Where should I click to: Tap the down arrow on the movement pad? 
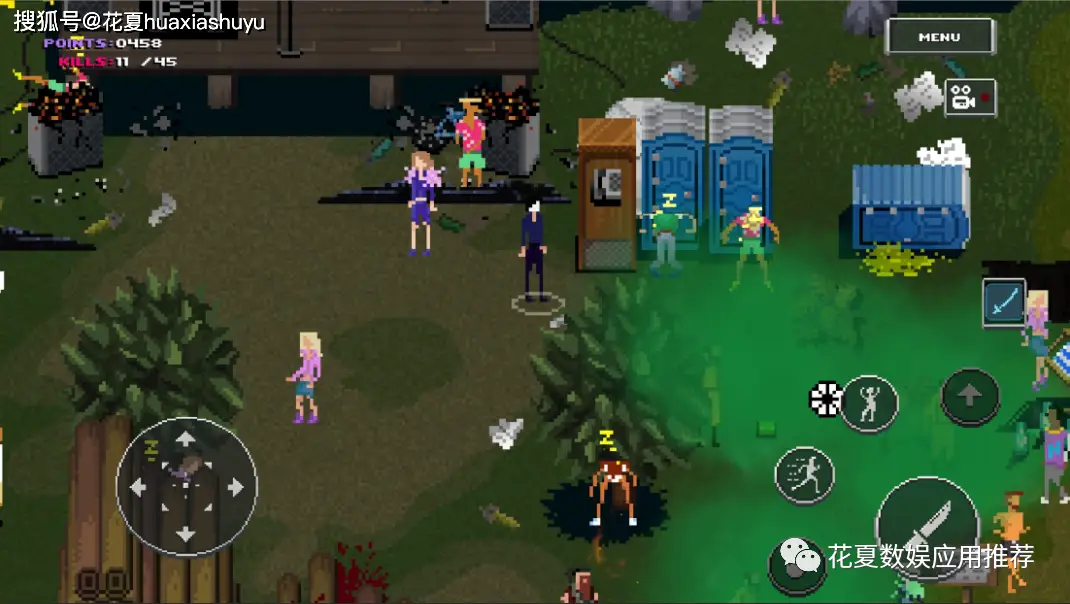186,535
